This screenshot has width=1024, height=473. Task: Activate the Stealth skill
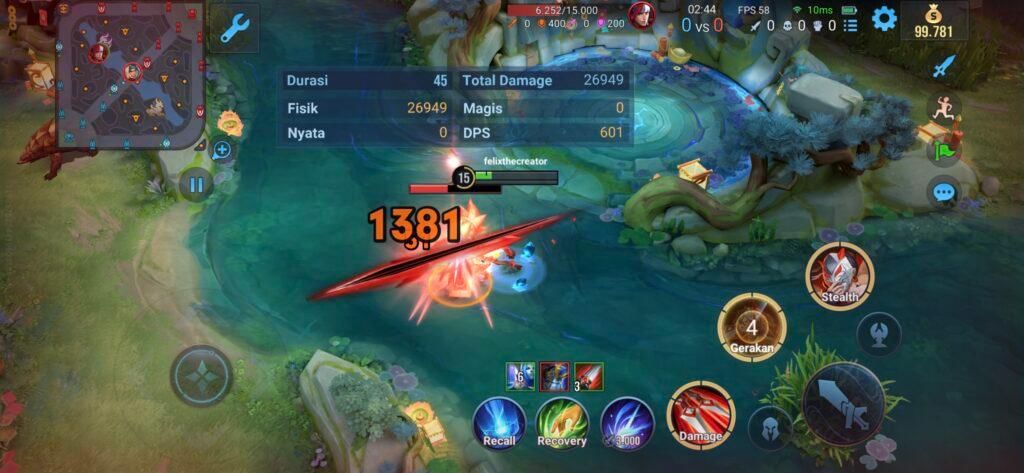click(x=839, y=276)
